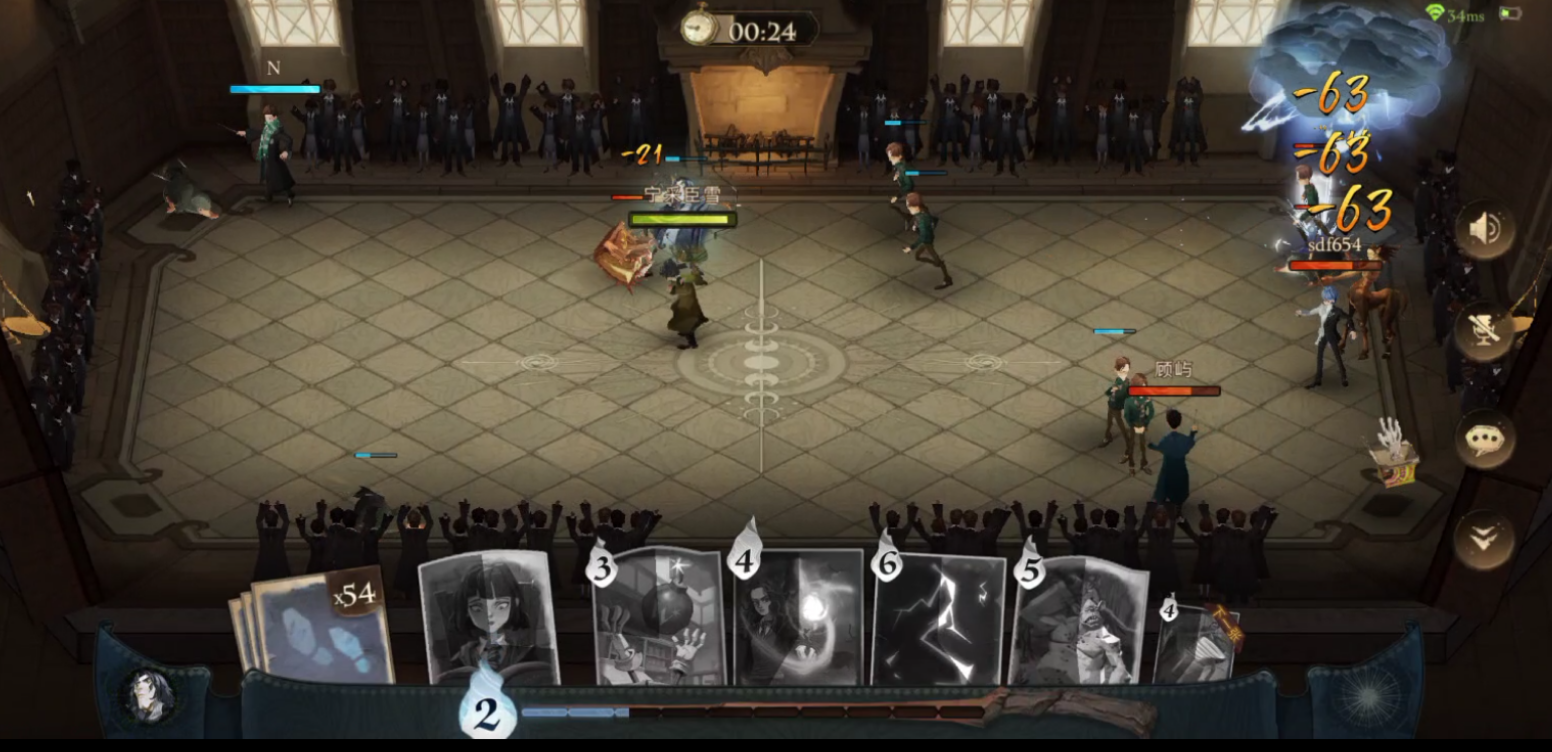The height and width of the screenshot is (752, 1552).
Task: Select the 3-cost bomb card
Action: click(x=658, y=620)
